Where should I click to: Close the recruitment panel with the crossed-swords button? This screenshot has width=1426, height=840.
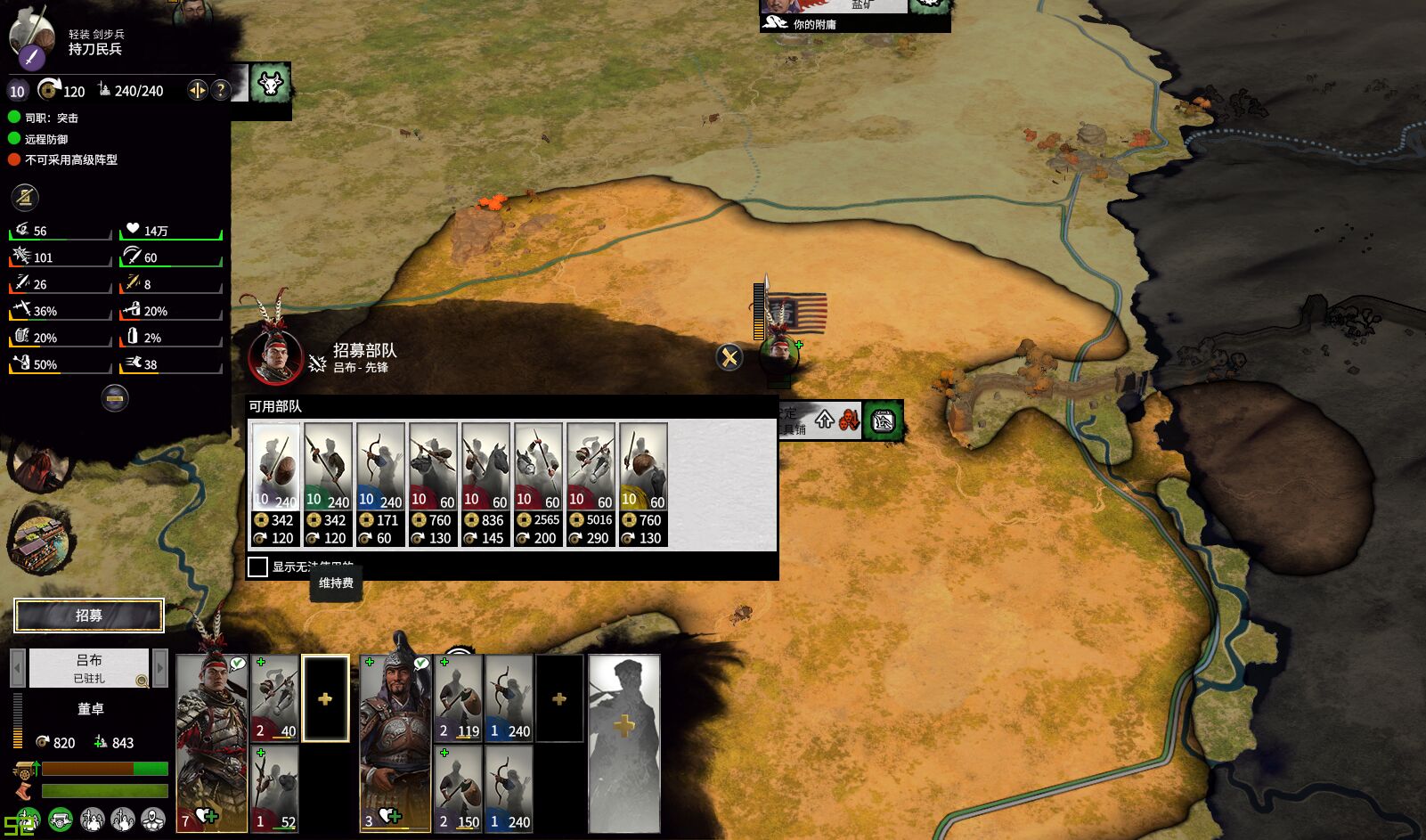[x=729, y=357]
